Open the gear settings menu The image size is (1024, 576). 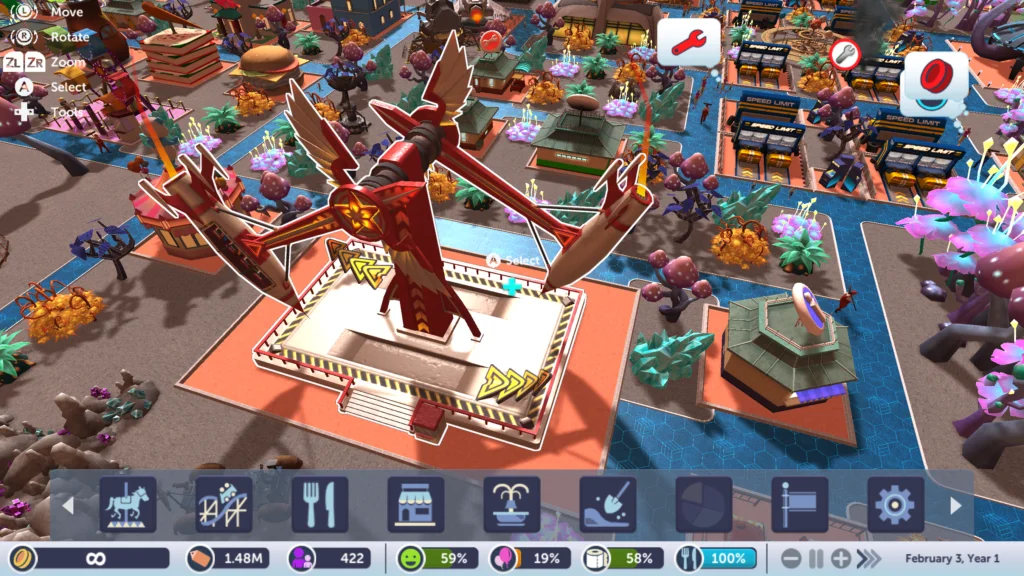click(895, 505)
